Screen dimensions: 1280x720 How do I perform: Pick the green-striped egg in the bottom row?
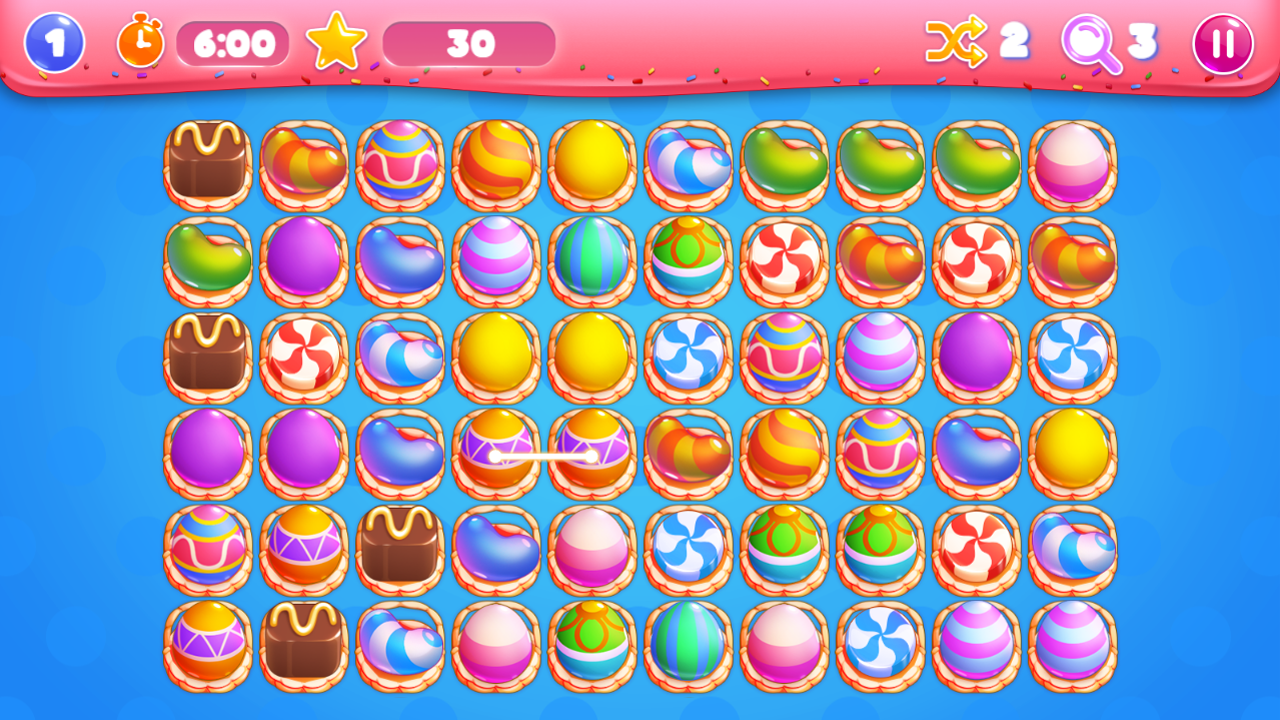pos(687,643)
